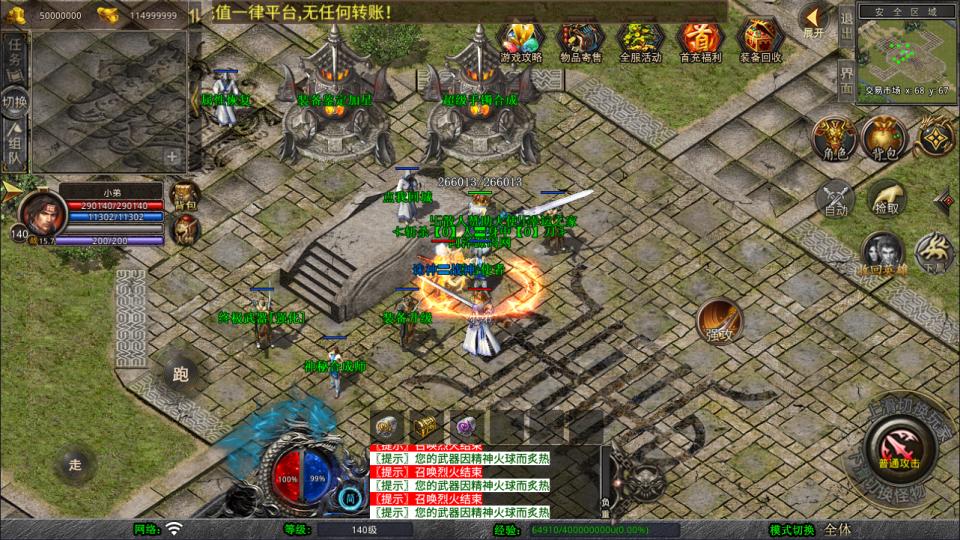The height and width of the screenshot is (540, 960).
Task: Click the 退出 exit tab
Action: pos(846,25)
